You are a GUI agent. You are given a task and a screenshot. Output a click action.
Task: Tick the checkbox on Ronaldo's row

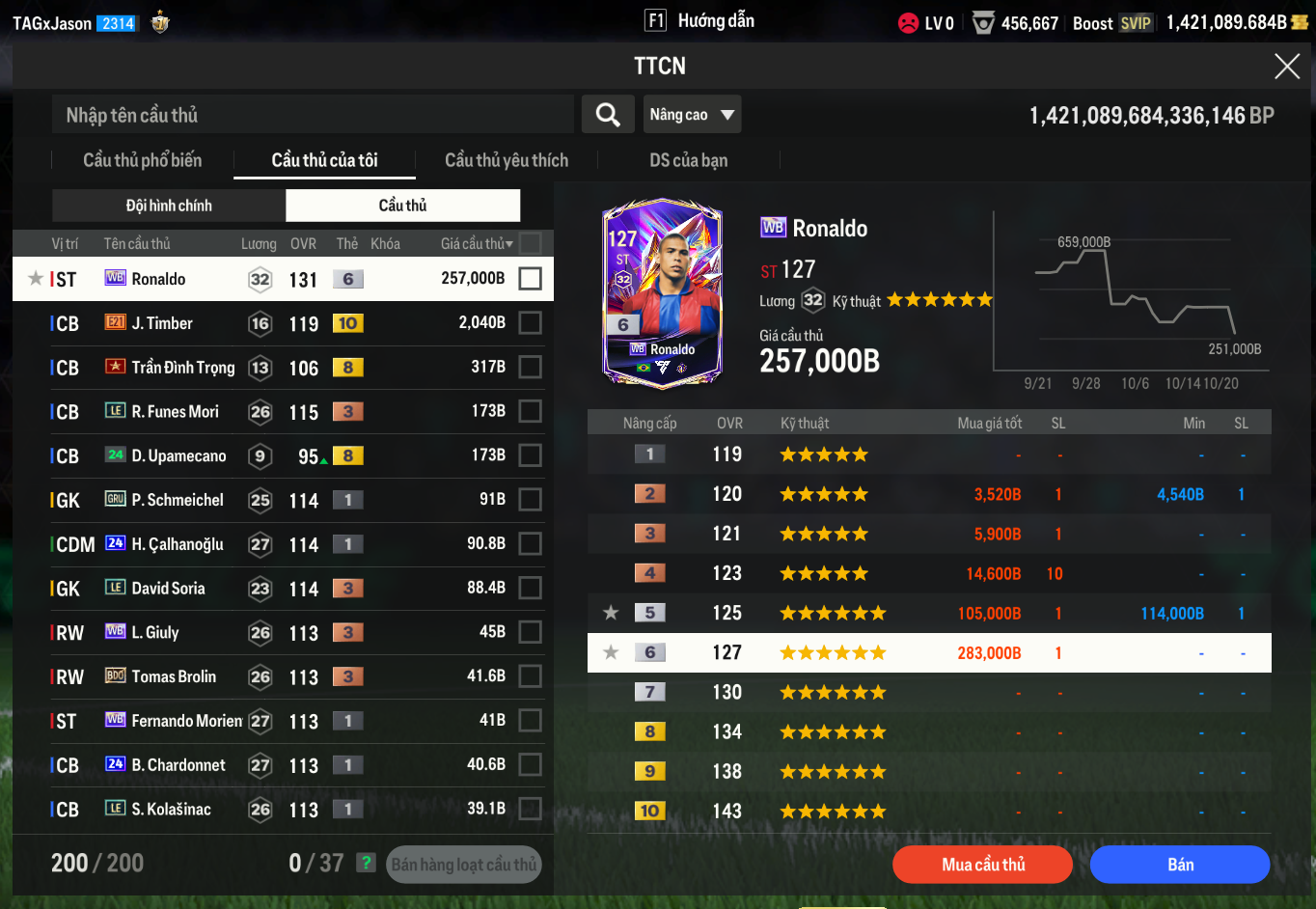point(530,279)
